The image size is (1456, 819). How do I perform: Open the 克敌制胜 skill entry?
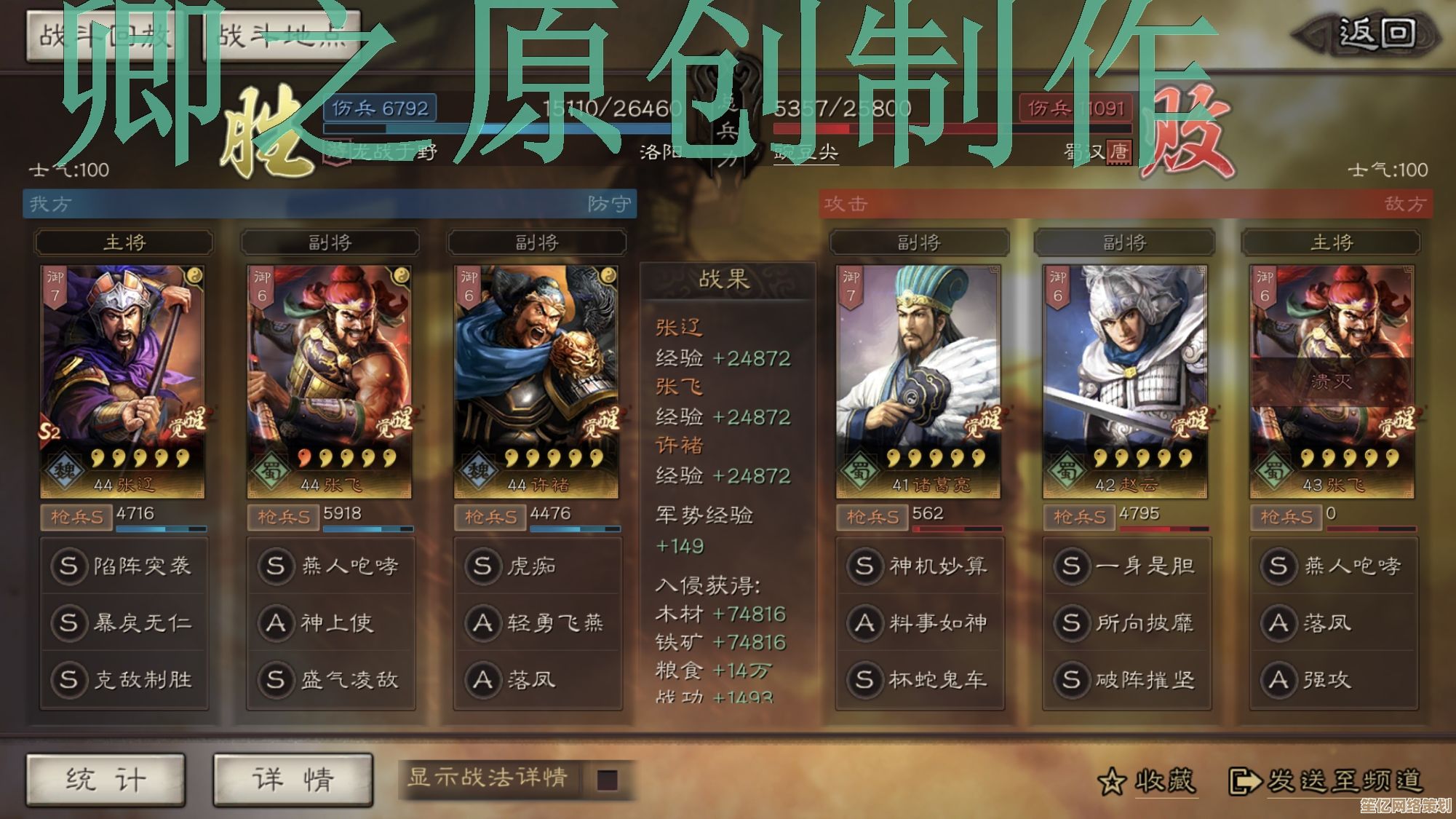124,679
